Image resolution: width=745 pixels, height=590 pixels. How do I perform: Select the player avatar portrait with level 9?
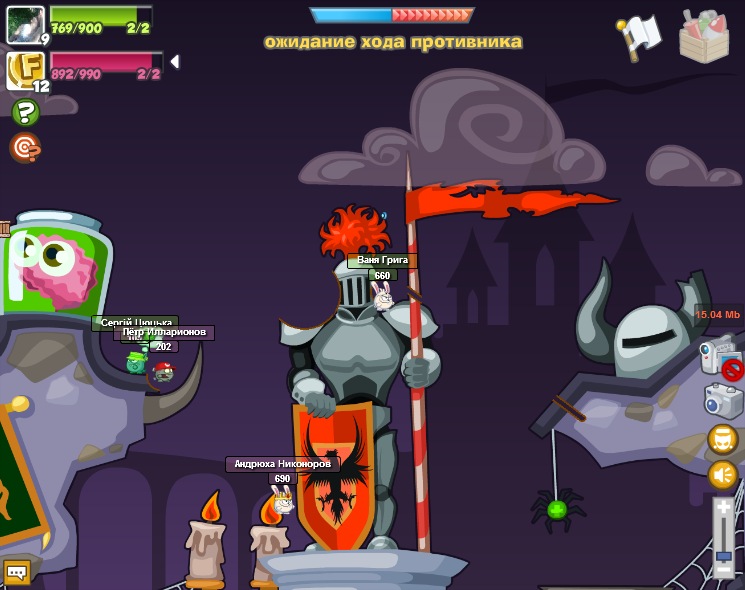(x=24, y=24)
